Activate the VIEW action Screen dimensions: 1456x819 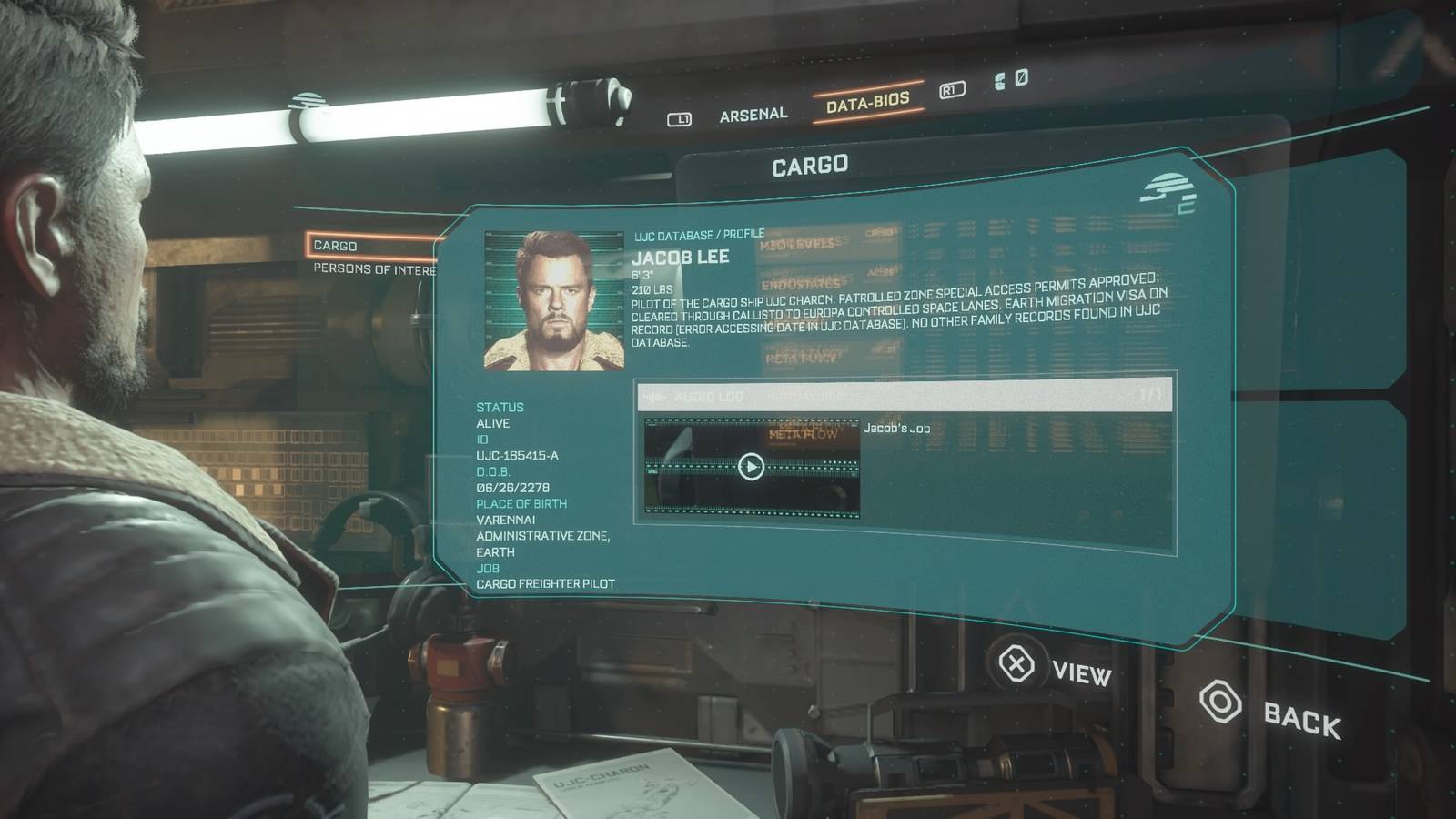(x=1081, y=673)
